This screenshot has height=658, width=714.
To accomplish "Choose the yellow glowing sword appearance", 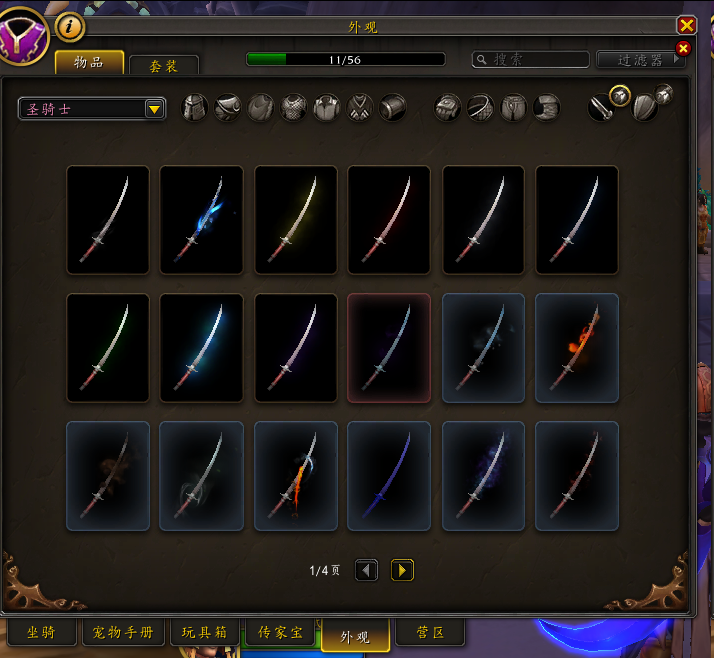I will [295, 220].
